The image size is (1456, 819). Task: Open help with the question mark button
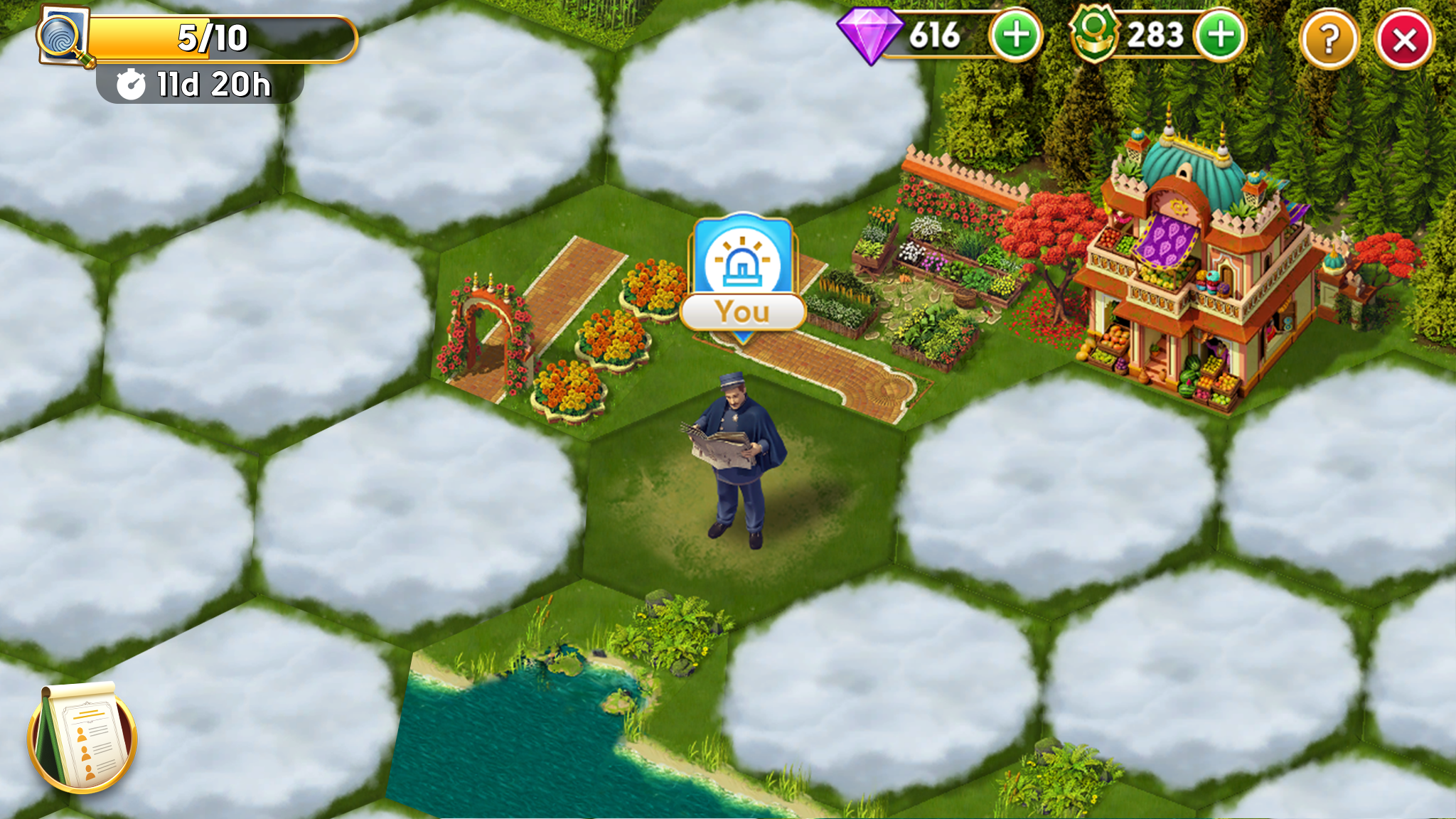1329,40
